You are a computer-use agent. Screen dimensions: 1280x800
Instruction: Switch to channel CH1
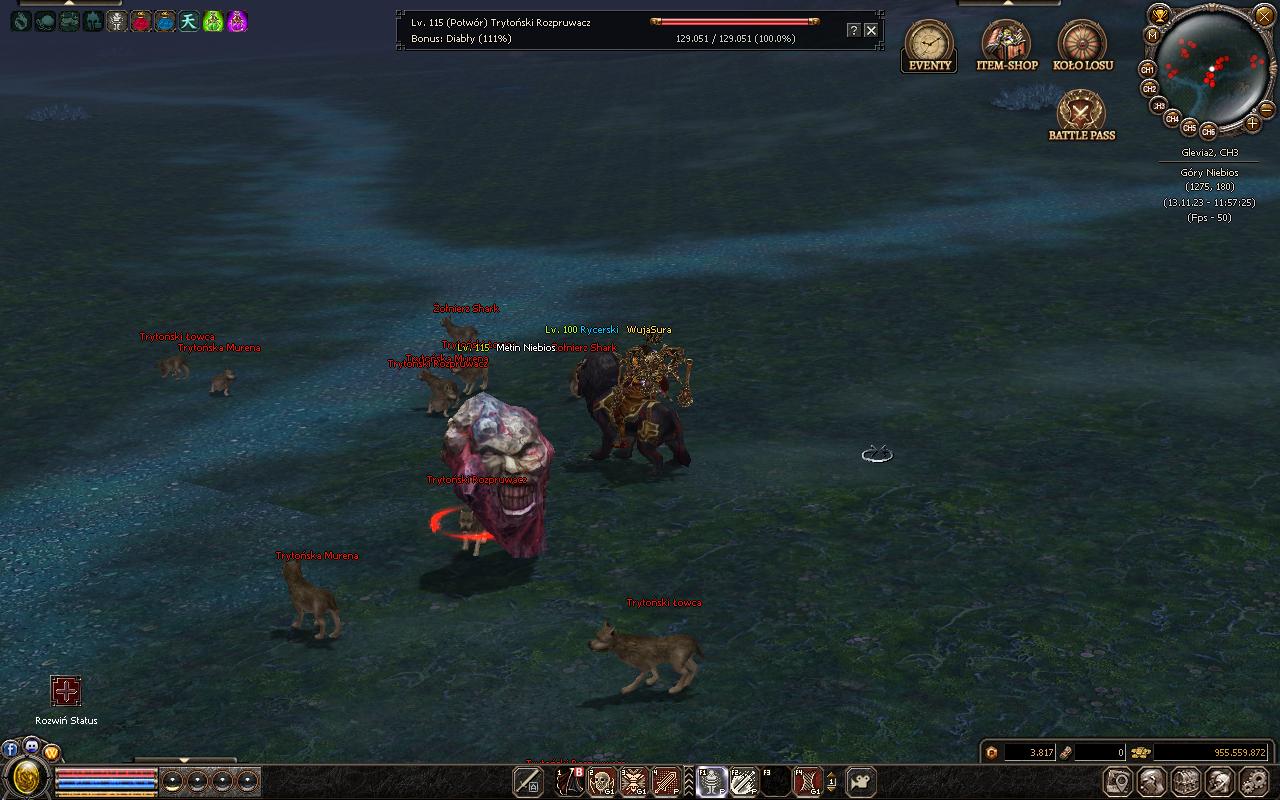(x=1148, y=70)
